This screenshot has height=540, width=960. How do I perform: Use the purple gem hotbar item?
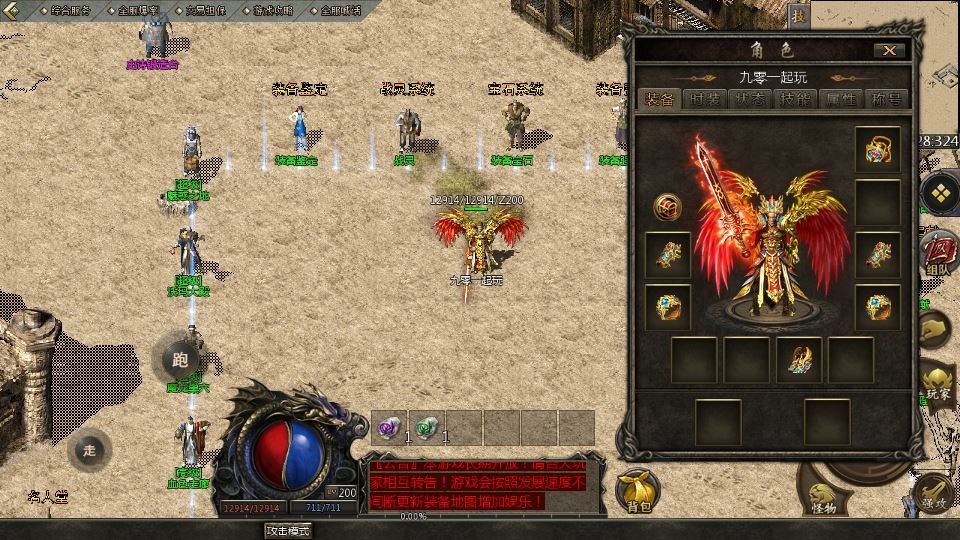click(x=388, y=427)
